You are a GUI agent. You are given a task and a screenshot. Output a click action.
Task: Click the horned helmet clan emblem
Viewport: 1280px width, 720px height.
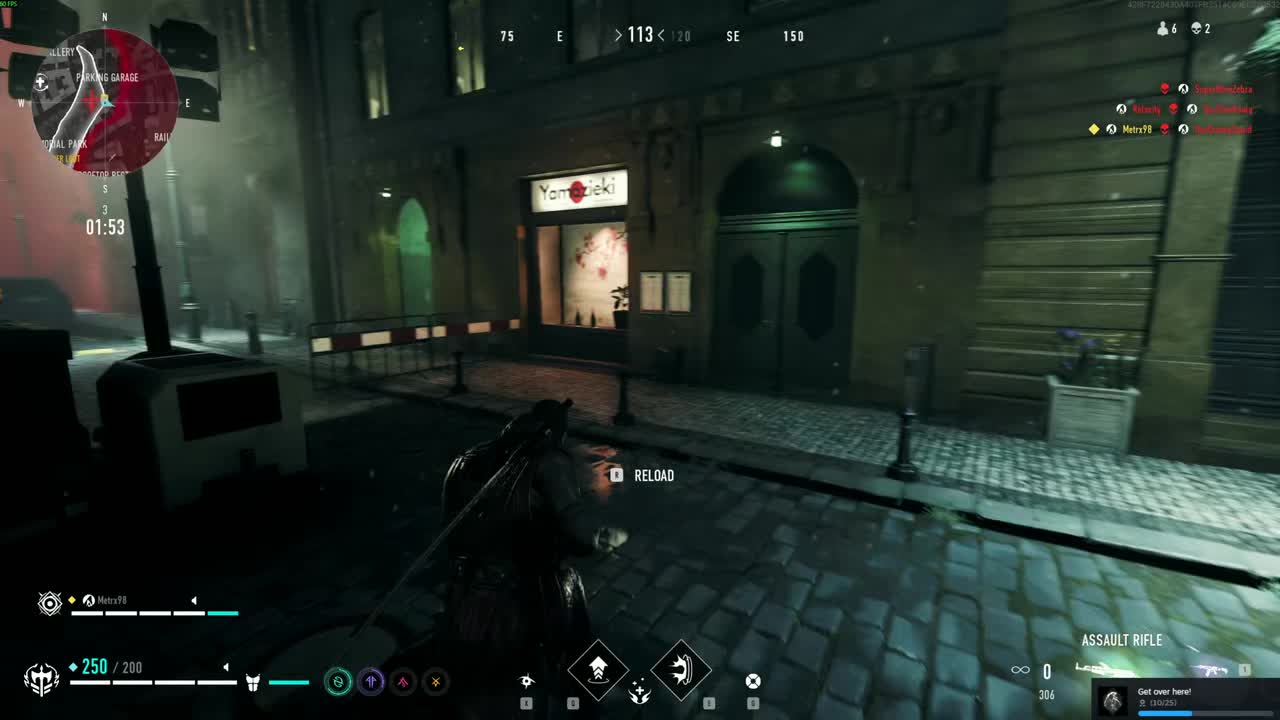click(41, 681)
